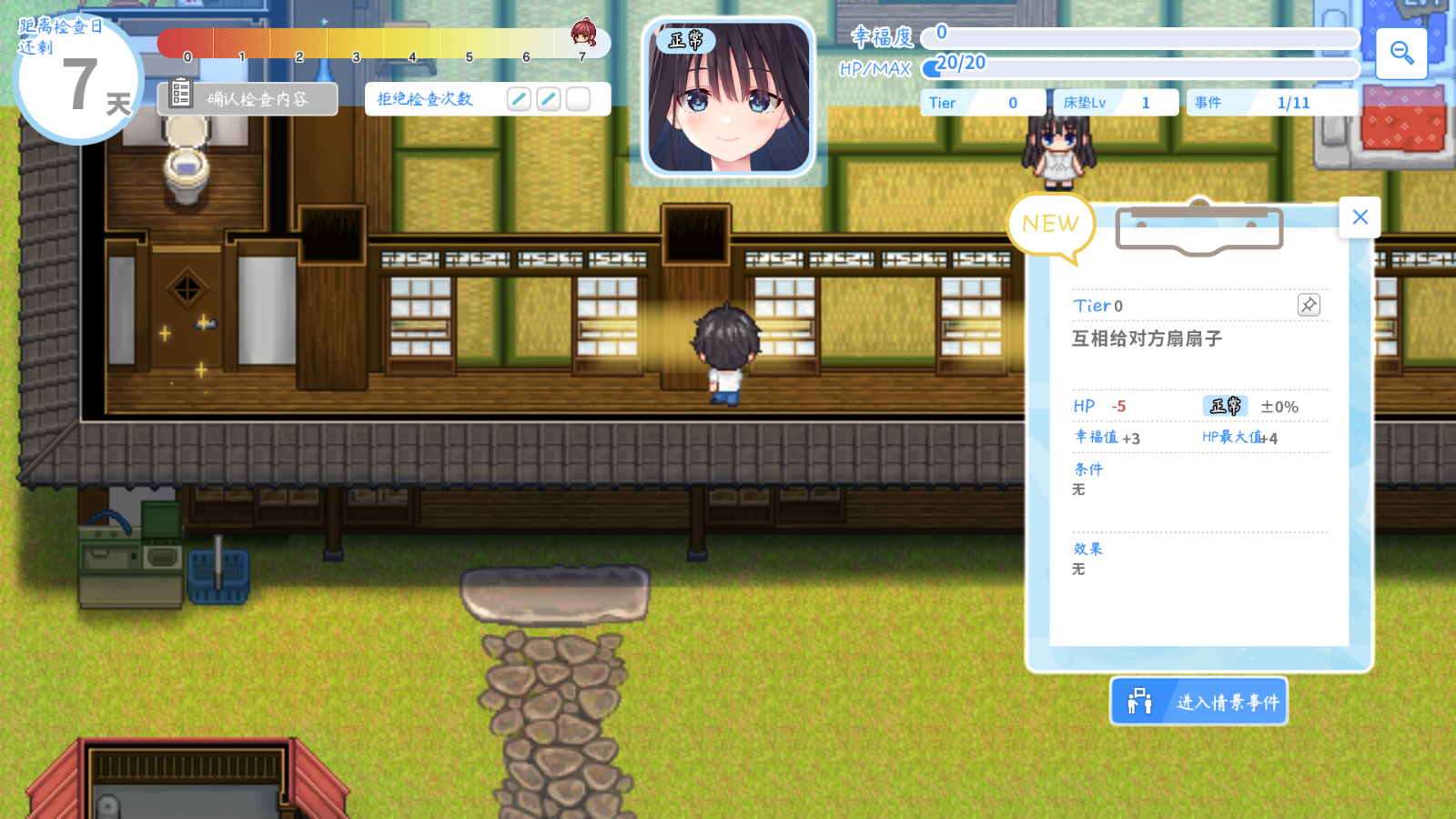Select the girl's portrait
This screenshot has height=819, width=1456.
click(728, 98)
